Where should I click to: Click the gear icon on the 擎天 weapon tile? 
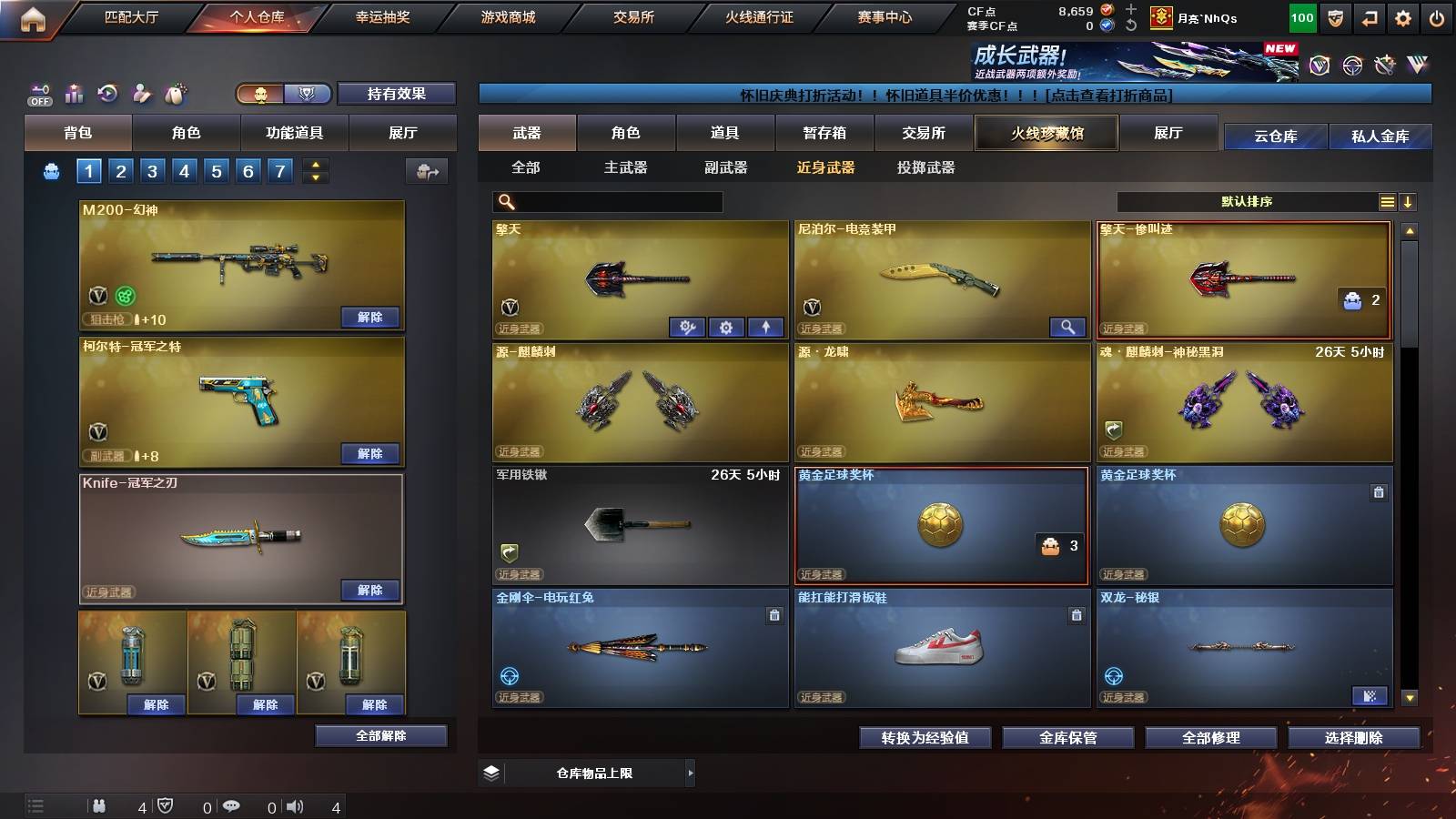(x=726, y=327)
